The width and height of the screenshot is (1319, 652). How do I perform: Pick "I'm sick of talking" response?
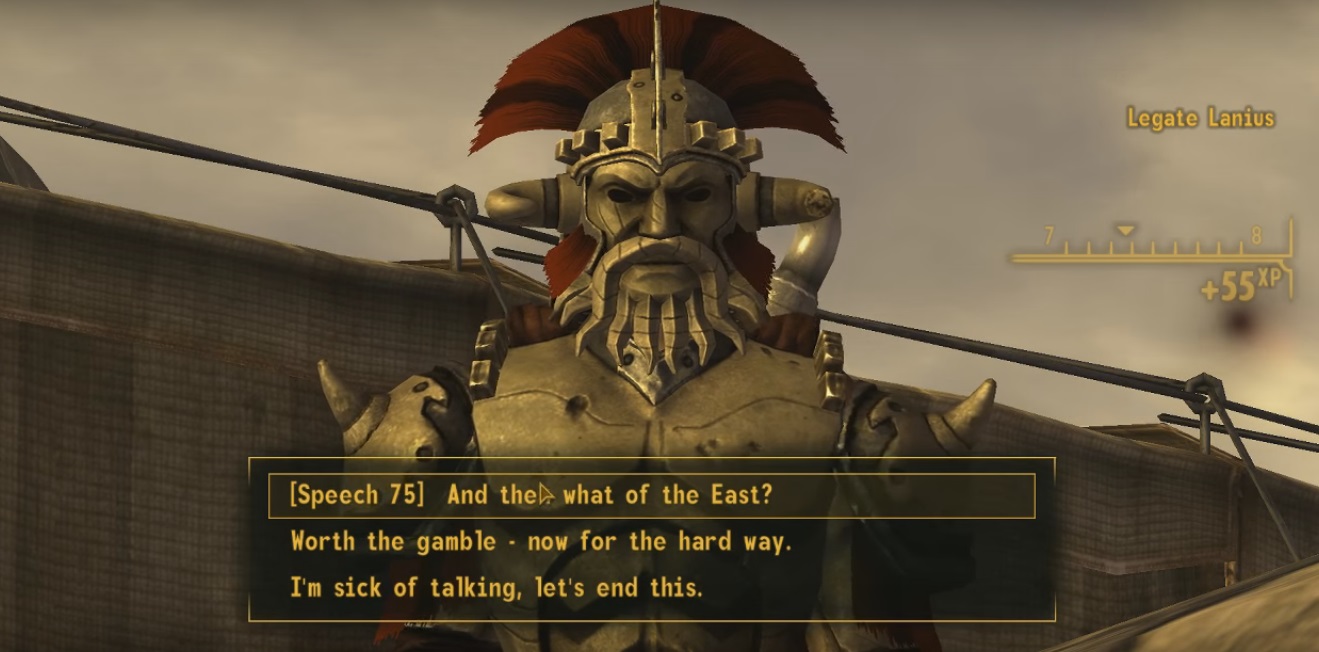(x=496, y=588)
